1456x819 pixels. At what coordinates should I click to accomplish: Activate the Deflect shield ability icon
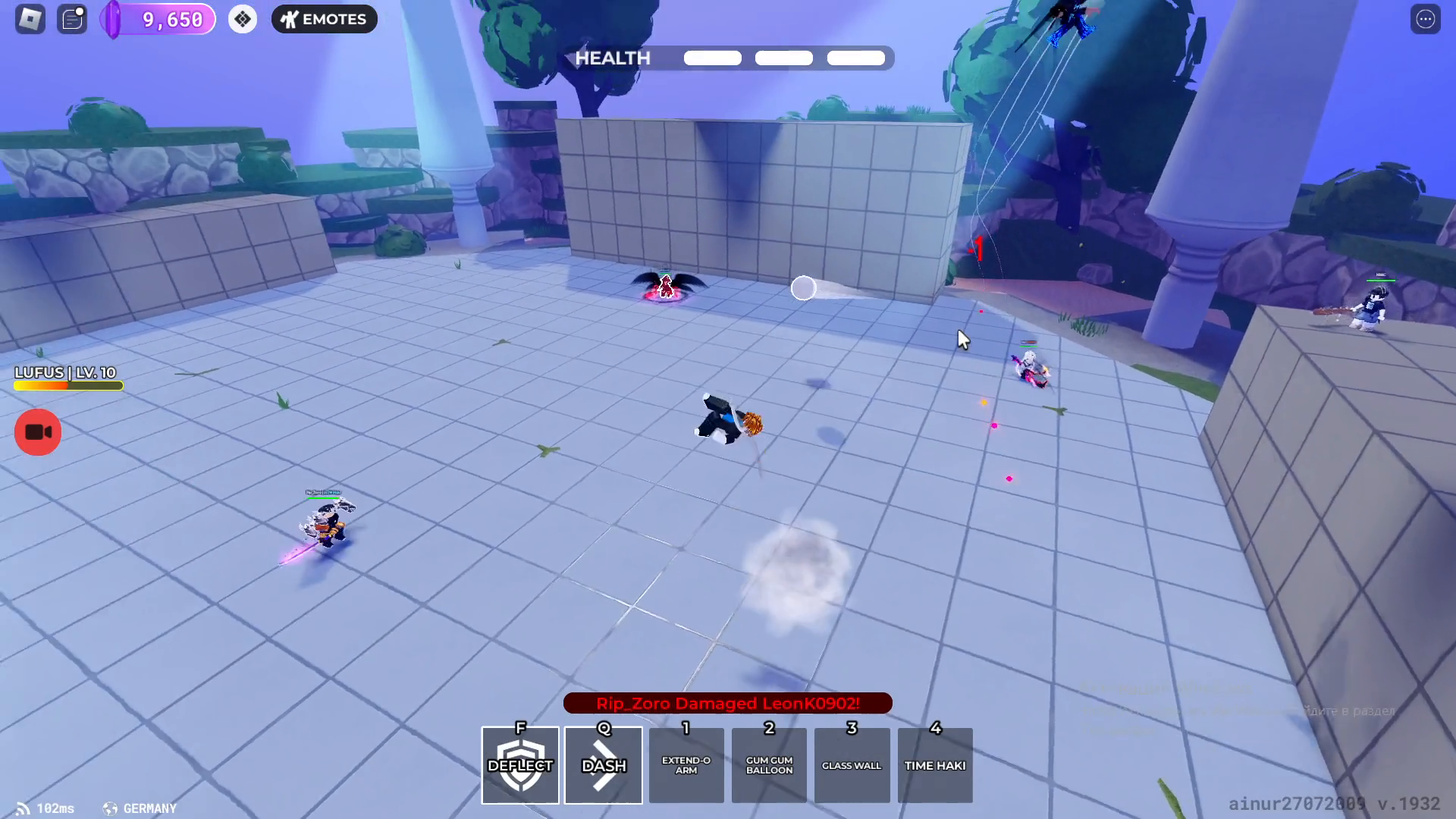(519, 765)
